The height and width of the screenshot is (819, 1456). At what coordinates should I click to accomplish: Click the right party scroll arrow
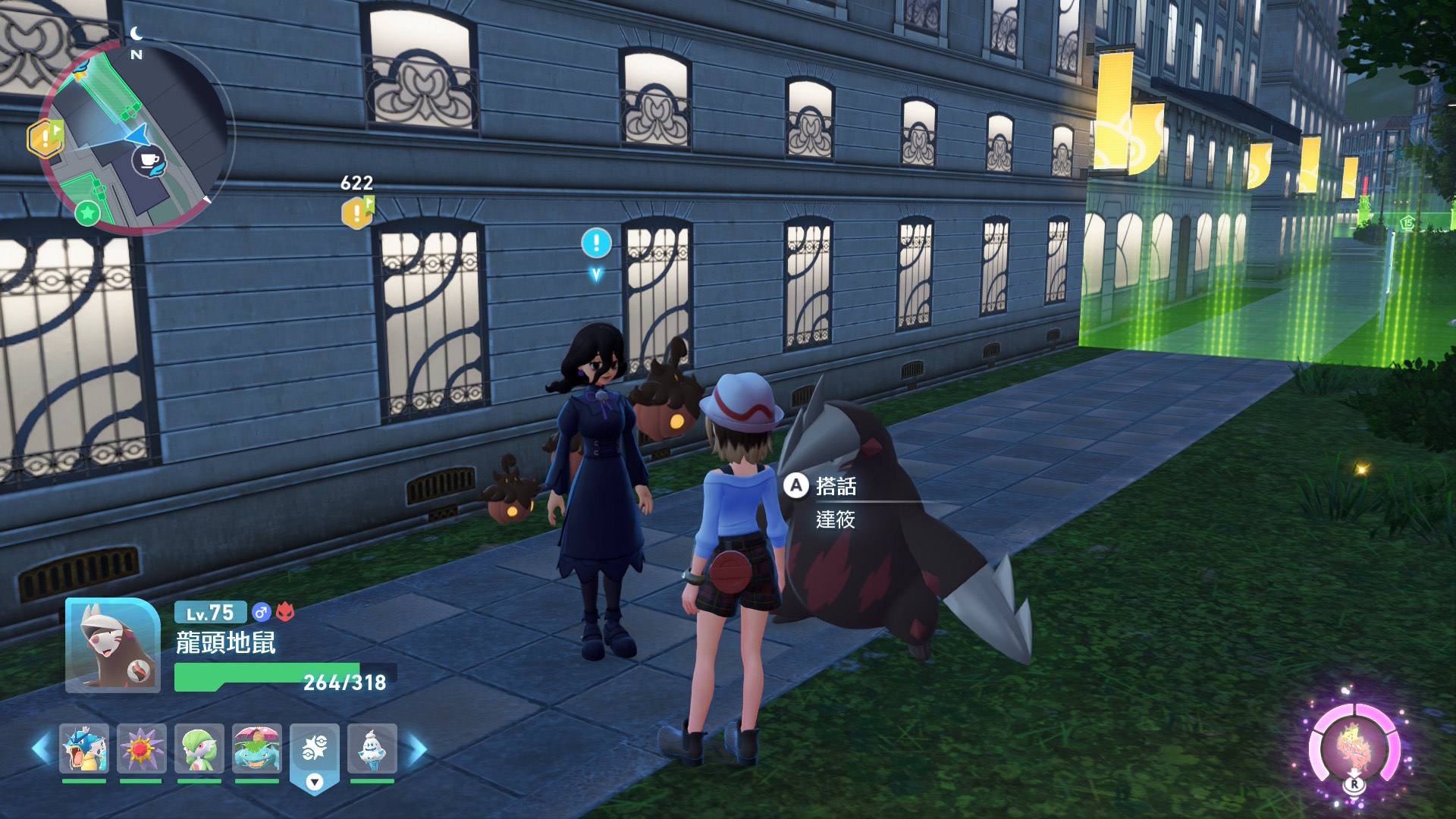point(418,749)
